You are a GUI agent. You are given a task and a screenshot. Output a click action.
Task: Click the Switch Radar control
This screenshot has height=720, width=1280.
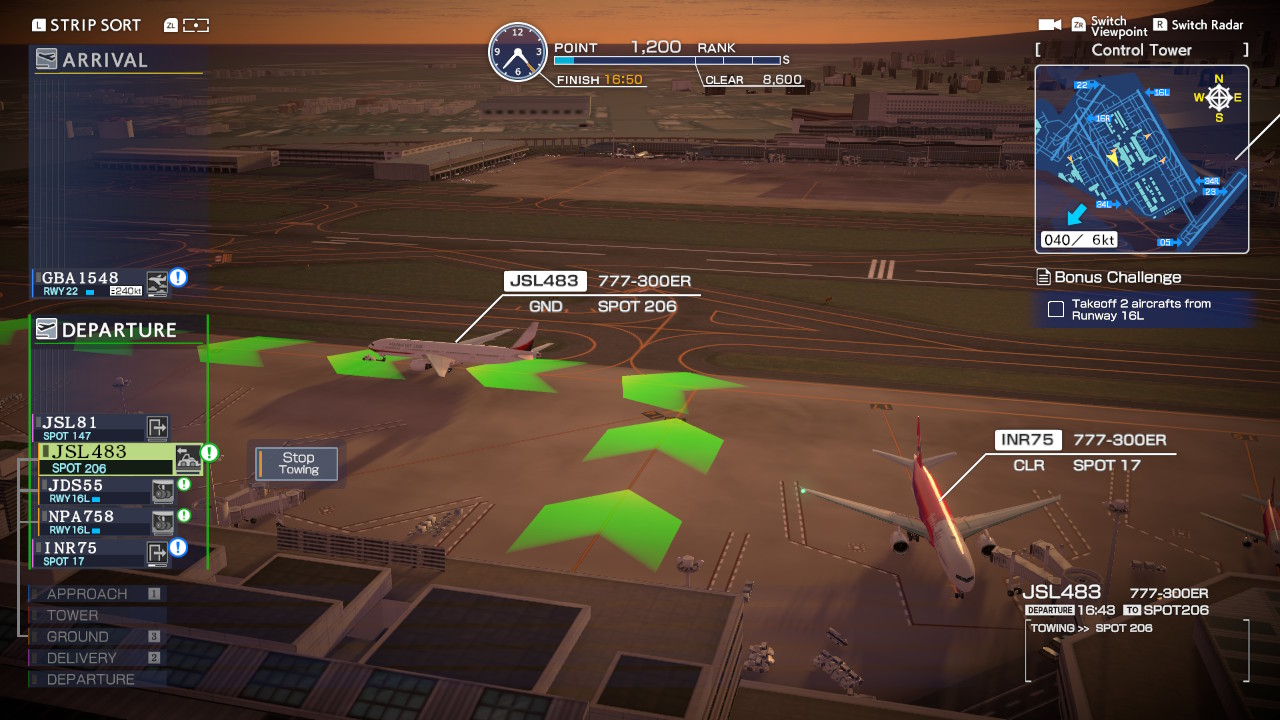coord(1198,24)
